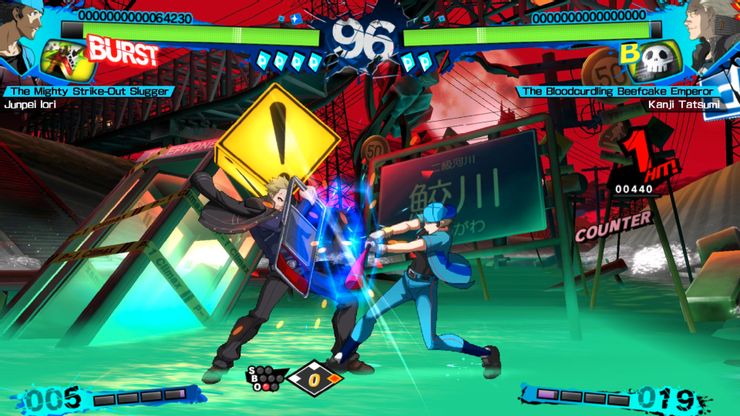Select the skull Persona icon
This screenshot has height=416, width=740.
pos(659,56)
